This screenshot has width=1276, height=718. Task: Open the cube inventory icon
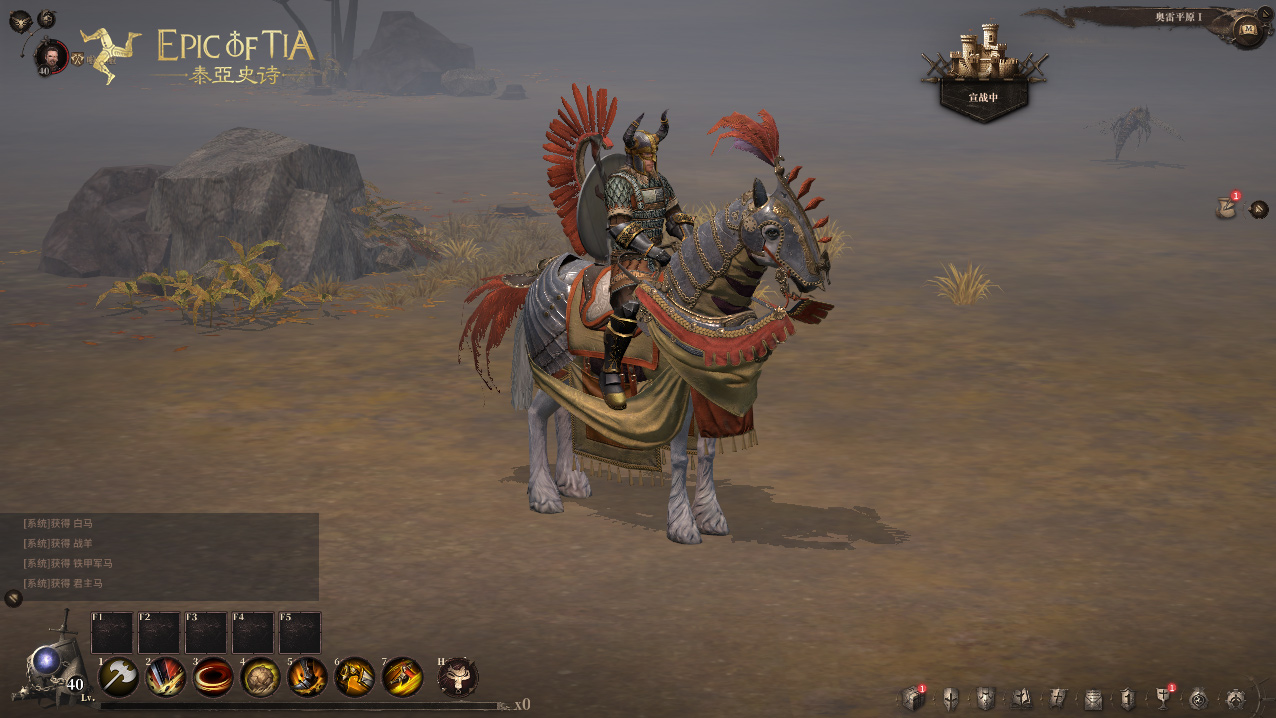(x=913, y=698)
